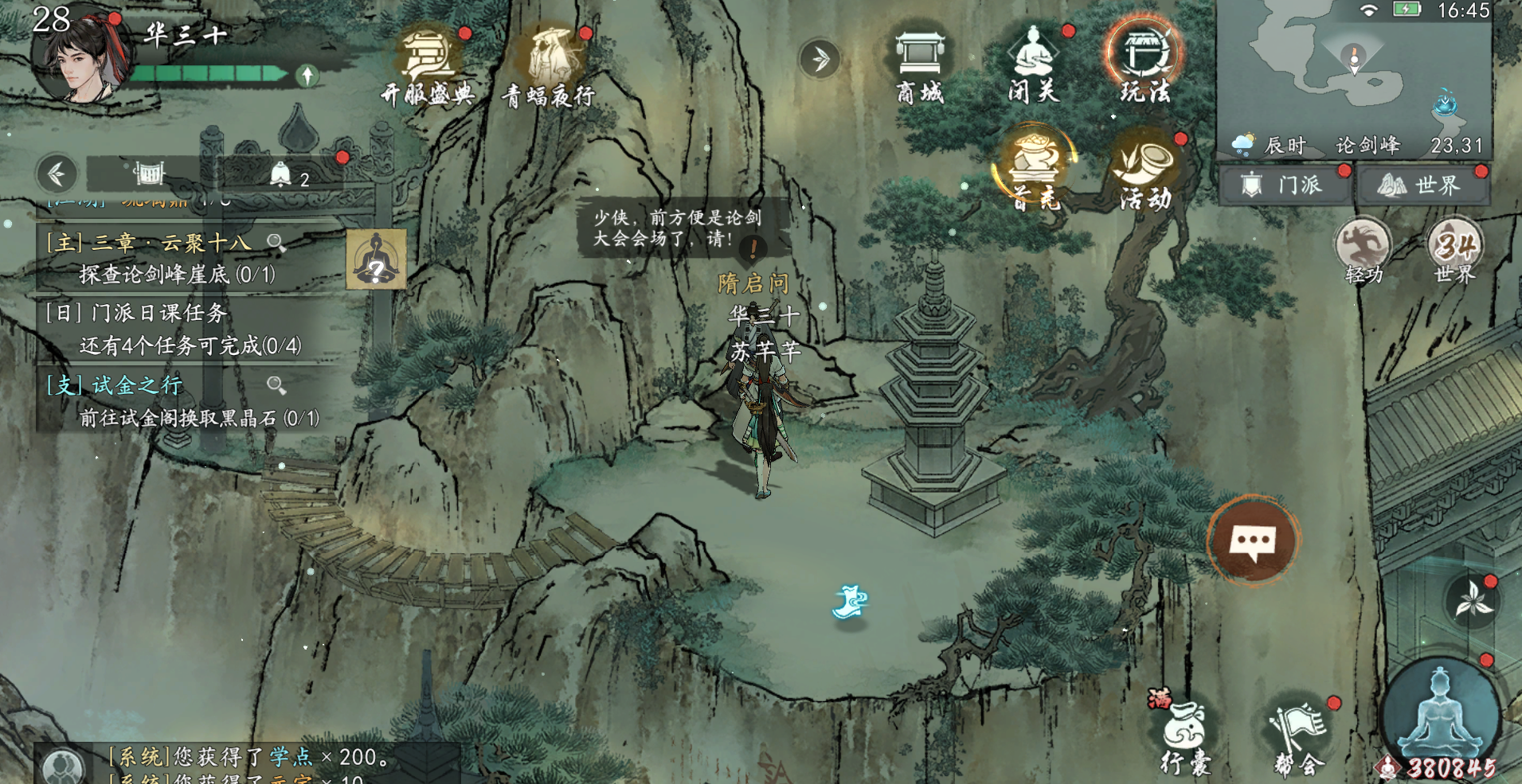Open the 开服盛典 event icon
Viewport: 1522px width, 784px height.
pyautogui.click(x=428, y=66)
